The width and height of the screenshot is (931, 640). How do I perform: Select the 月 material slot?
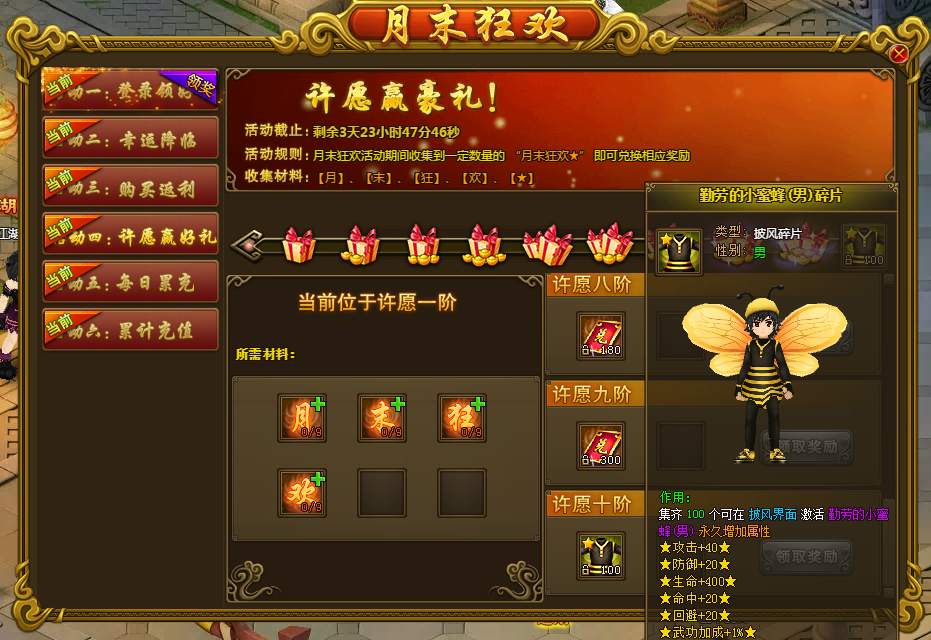point(302,418)
